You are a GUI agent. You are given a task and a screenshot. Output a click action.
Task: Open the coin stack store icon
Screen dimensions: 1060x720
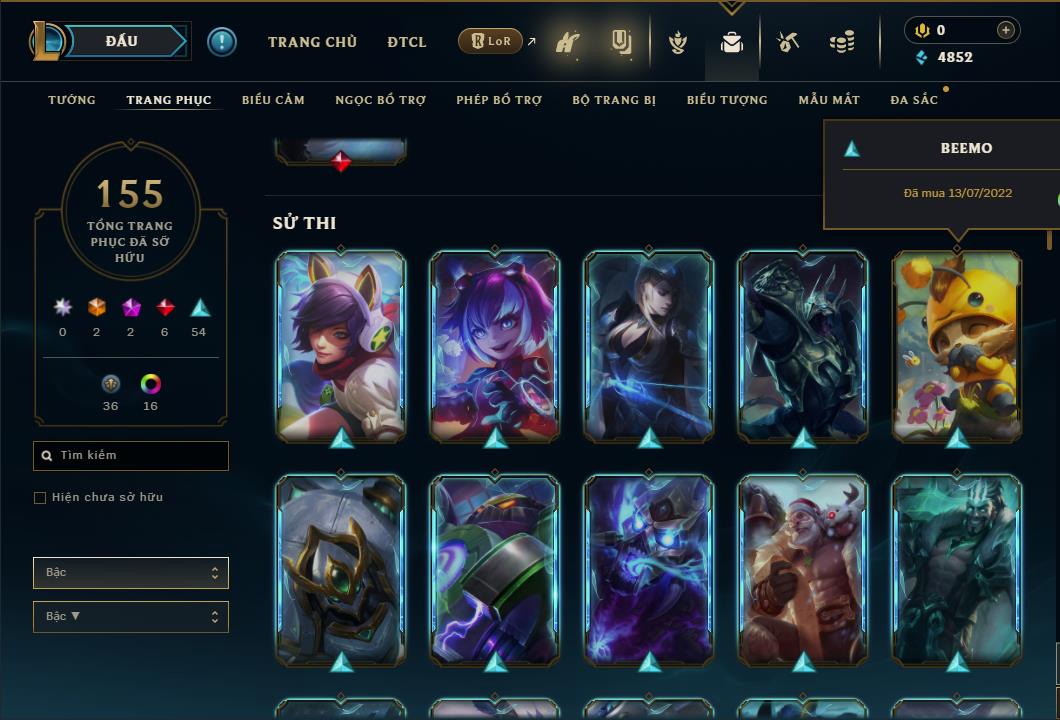click(842, 42)
